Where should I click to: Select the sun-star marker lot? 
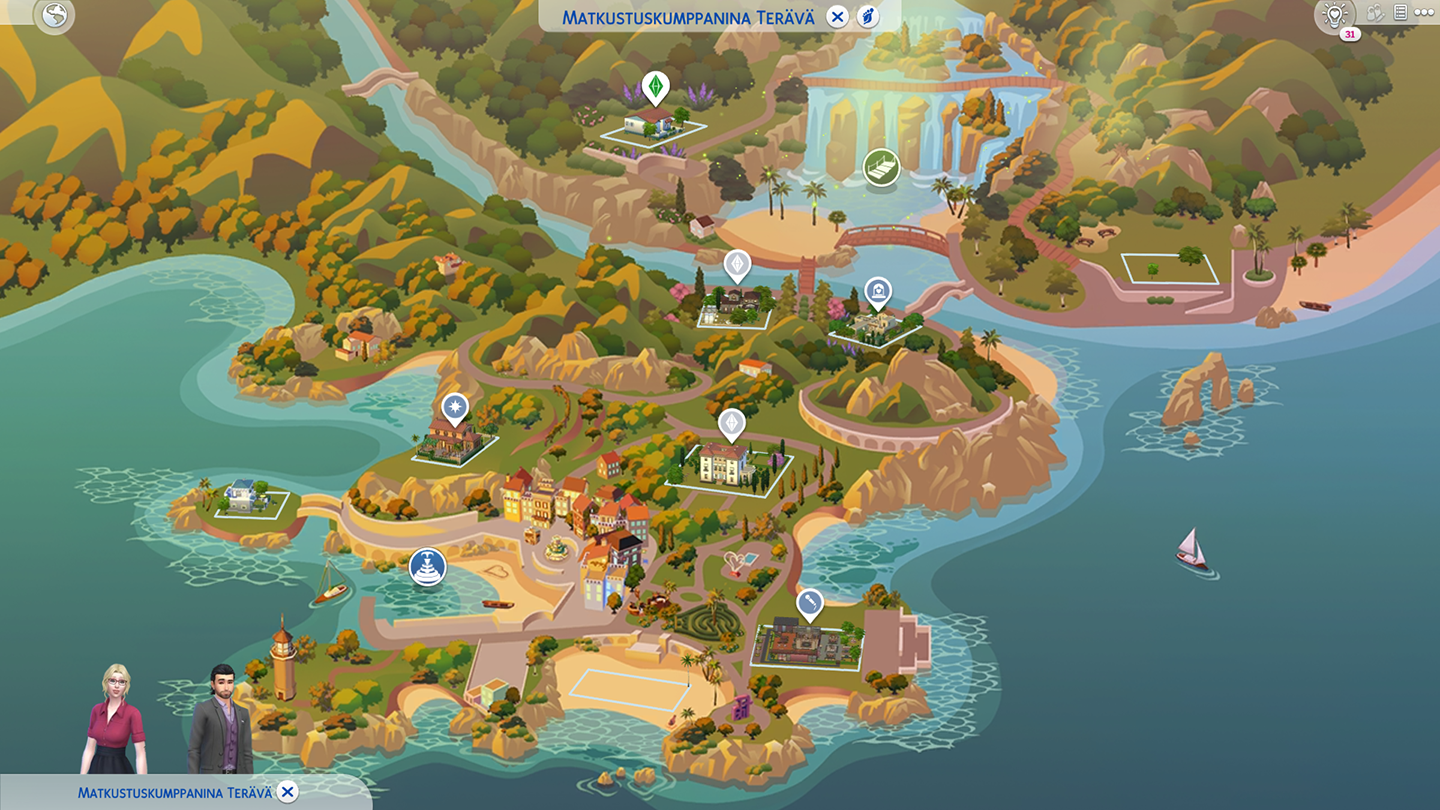point(456,408)
